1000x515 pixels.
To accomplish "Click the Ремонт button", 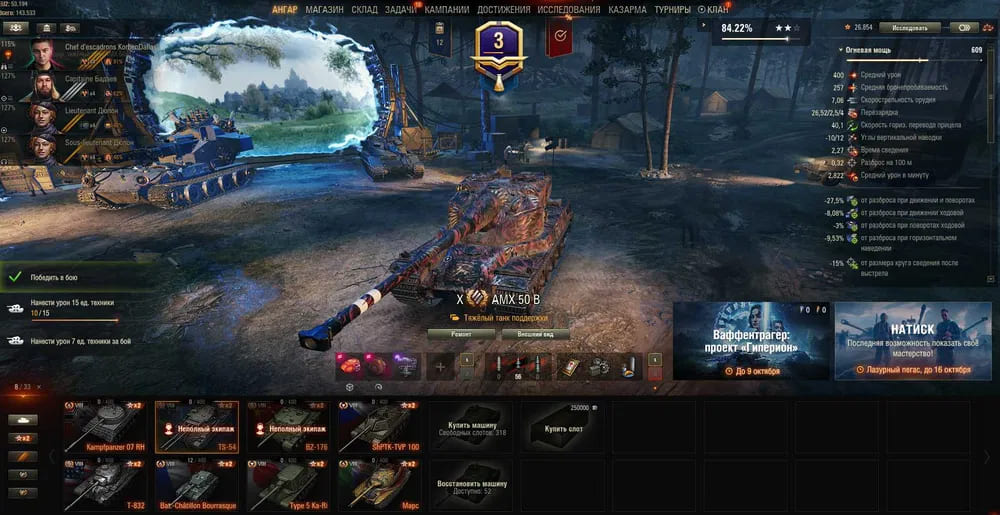I will (461, 334).
